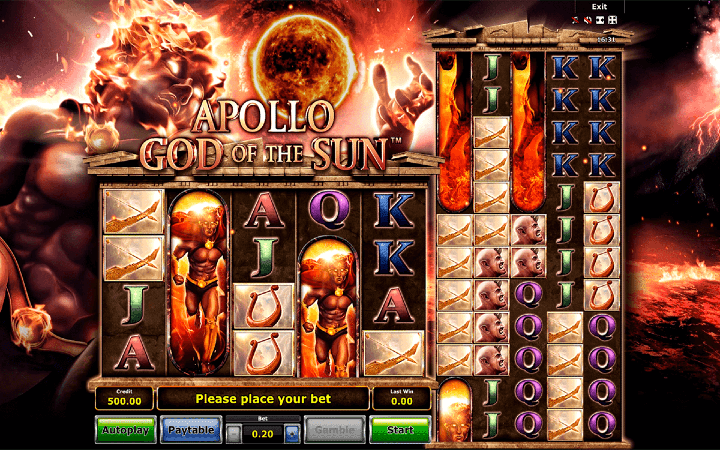The width and height of the screenshot is (720, 450).
Task: Toggle the muted speaker sound icon
Action: 588,19
